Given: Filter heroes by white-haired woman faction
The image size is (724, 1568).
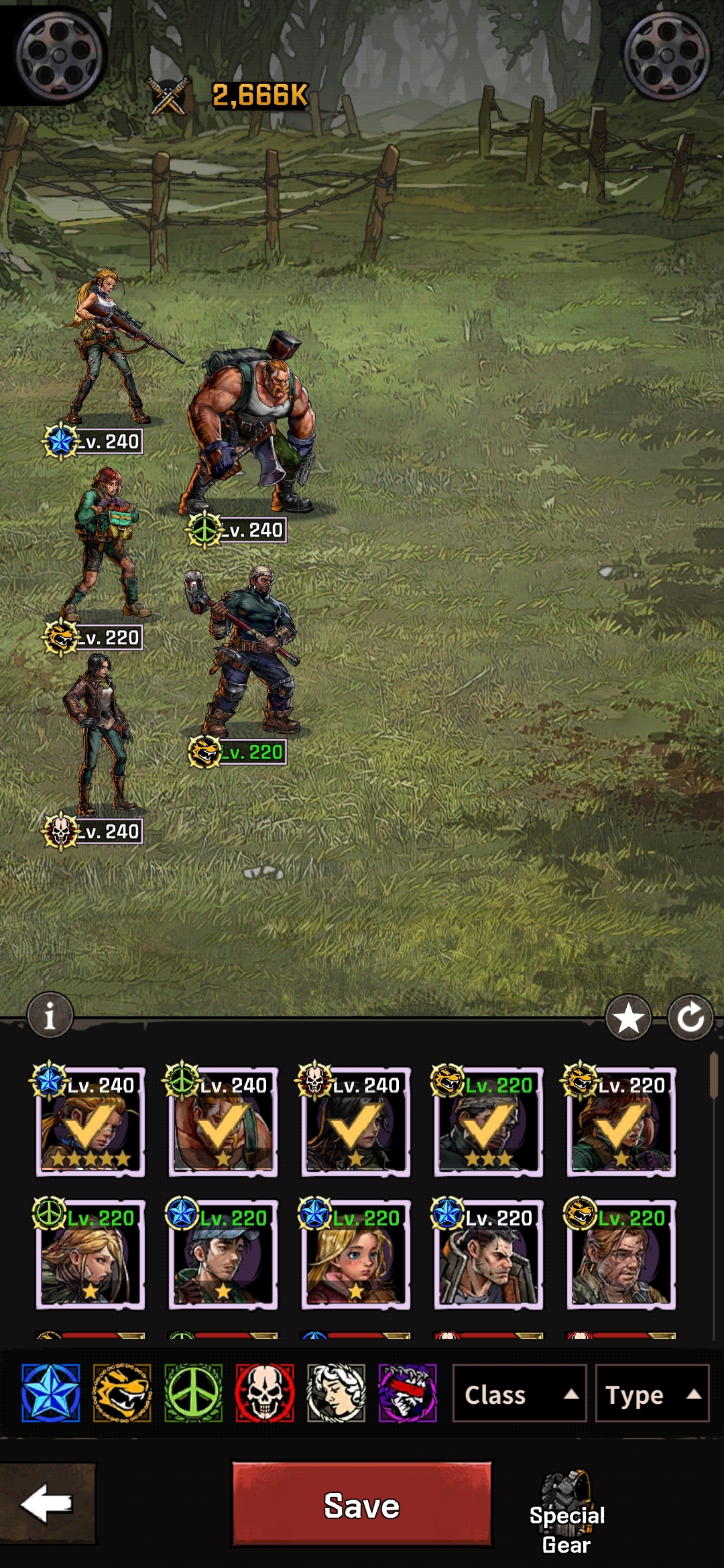Looking at the screenshot, I should pyautogui.click(x=336, y=1393).
